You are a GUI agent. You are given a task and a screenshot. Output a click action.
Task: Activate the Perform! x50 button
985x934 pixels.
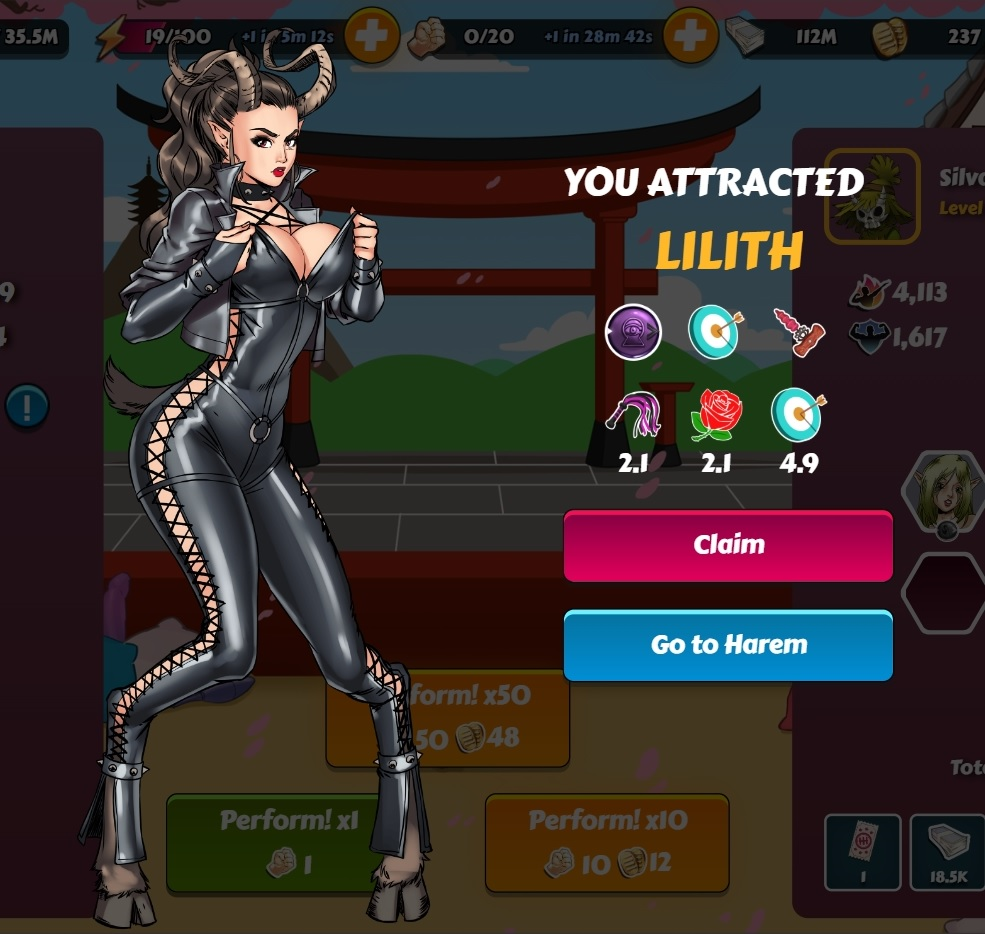(470, 718)
